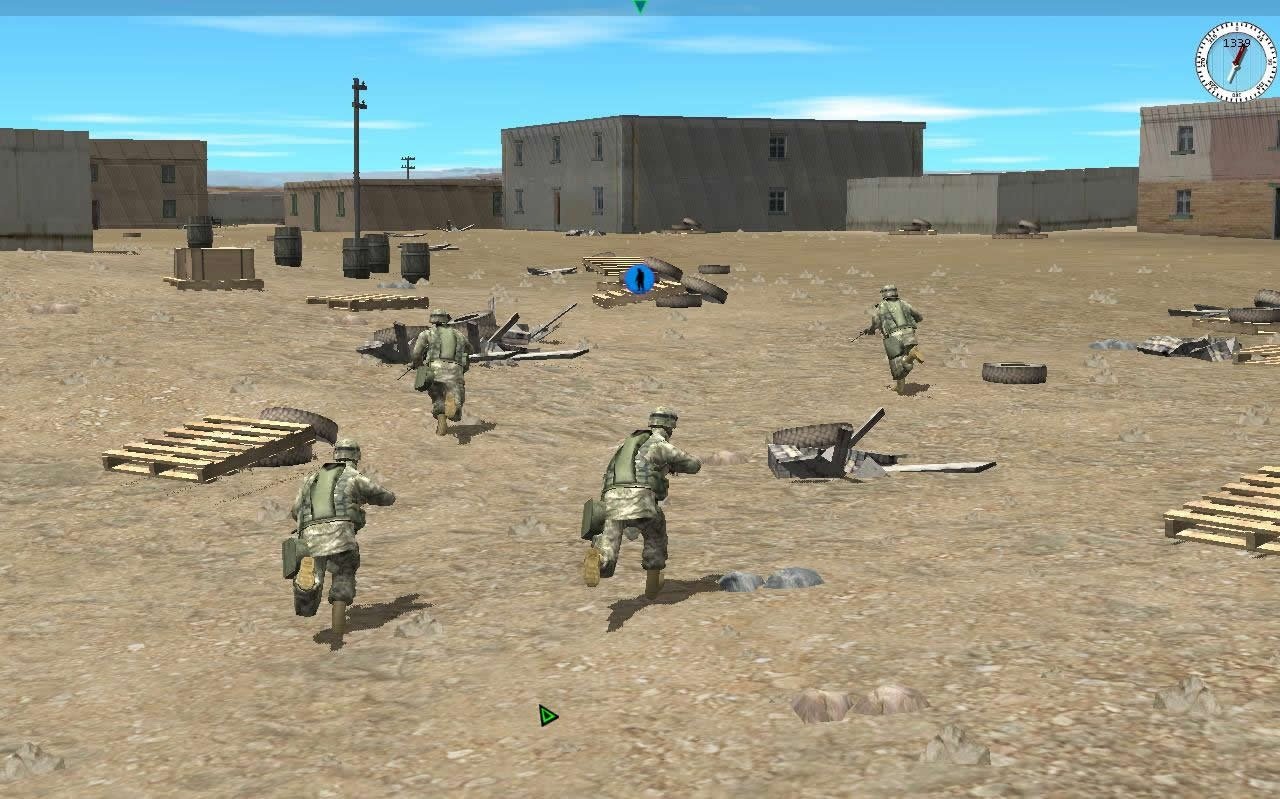Image resolution: width=1280 pixels, height=799 pixels.
Task: Click the green waypoint arrow on the ground
Action: click(x=547, y=714)
